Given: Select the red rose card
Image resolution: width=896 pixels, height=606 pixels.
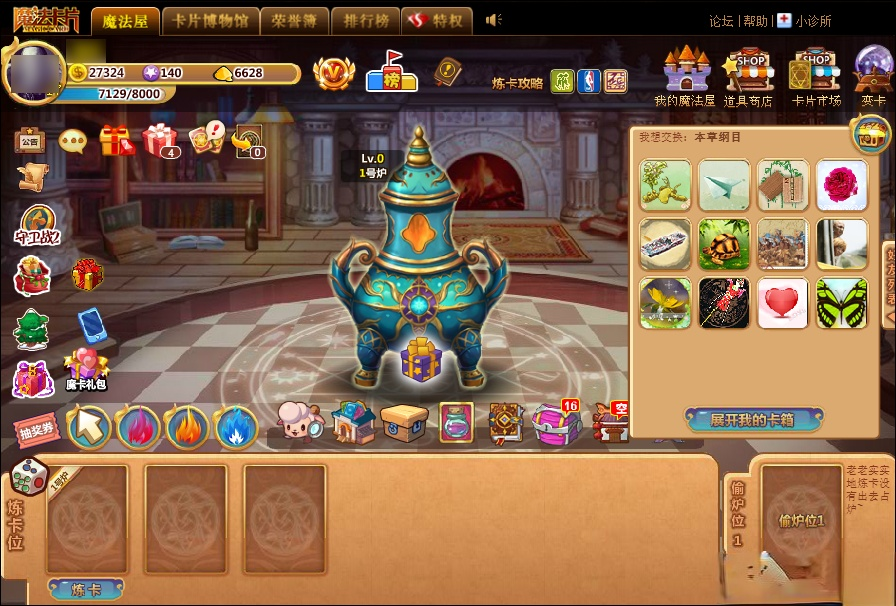Looking at the screenshot, I should [841, 185].
